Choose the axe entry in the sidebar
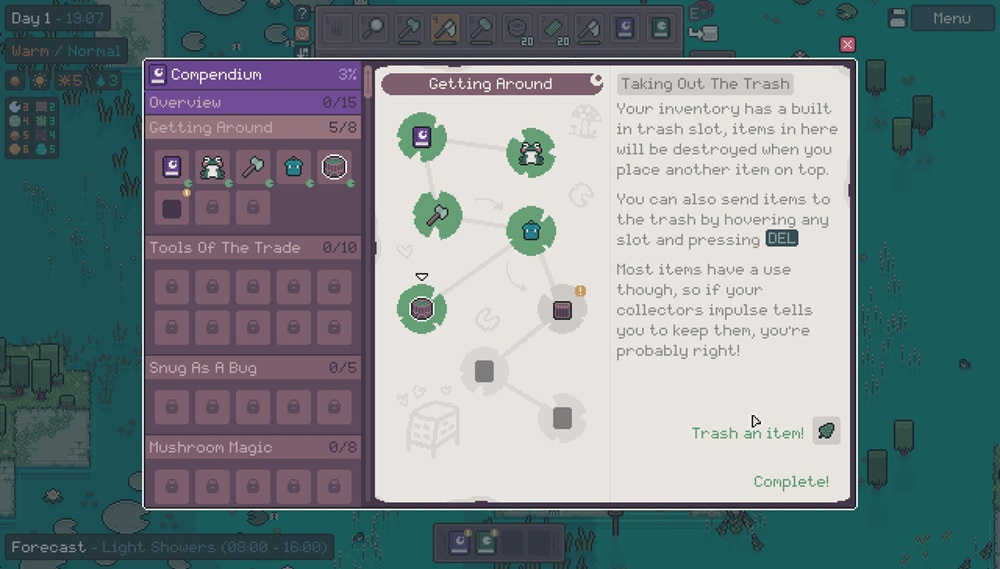 pos(253,166)
